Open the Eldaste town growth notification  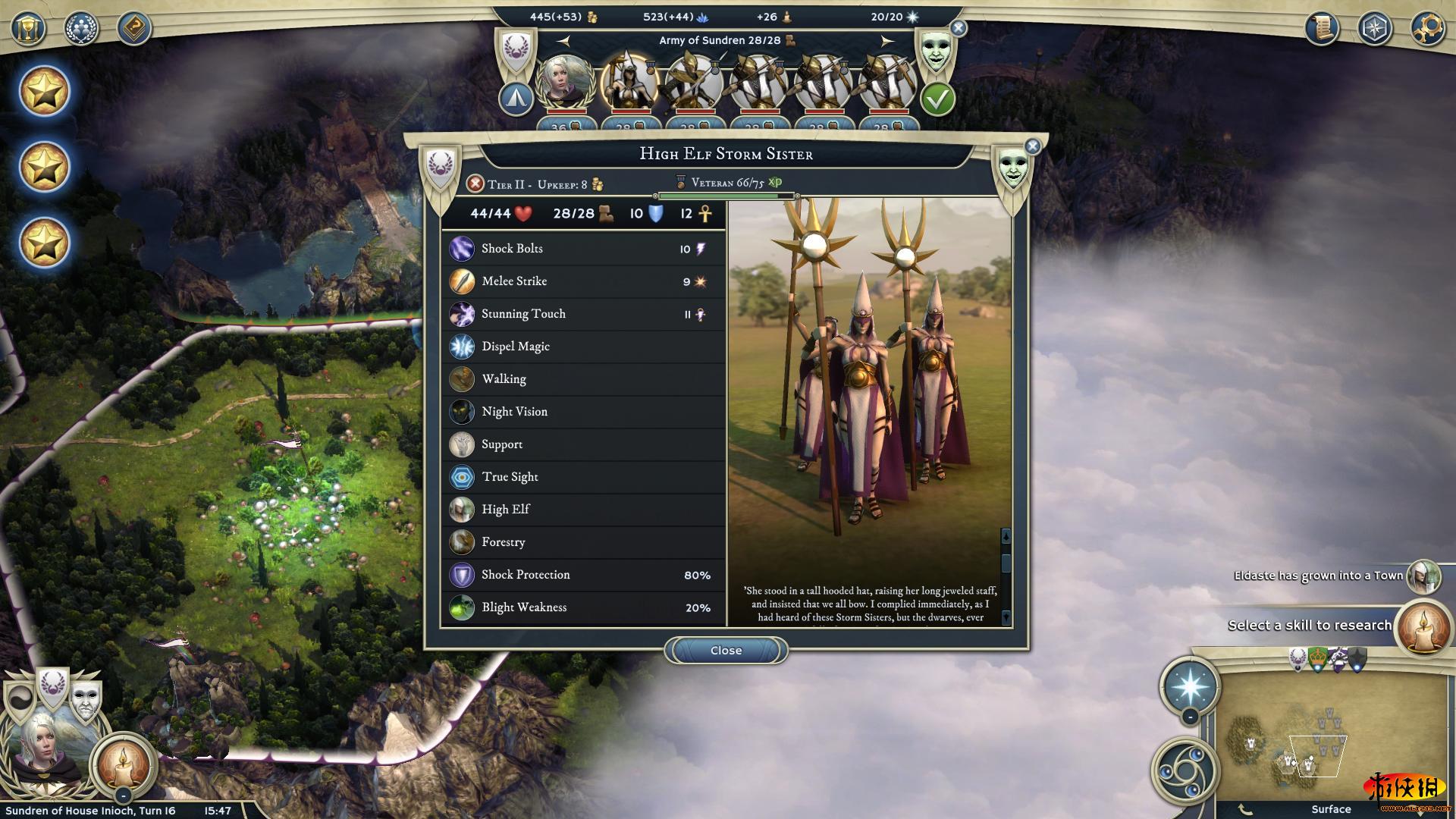[x=1318, y=576]
